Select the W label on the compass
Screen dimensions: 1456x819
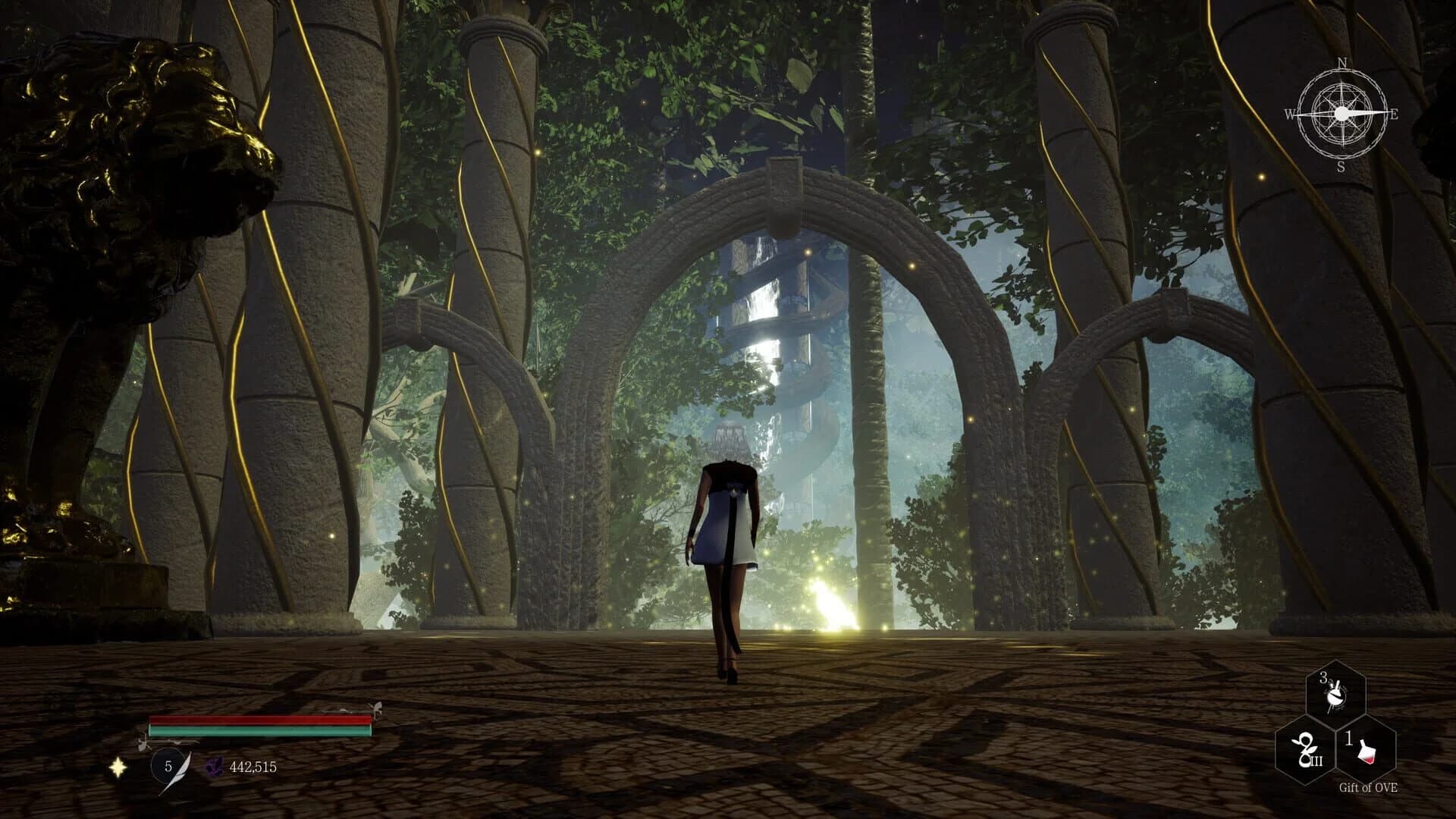[1291, 115]
